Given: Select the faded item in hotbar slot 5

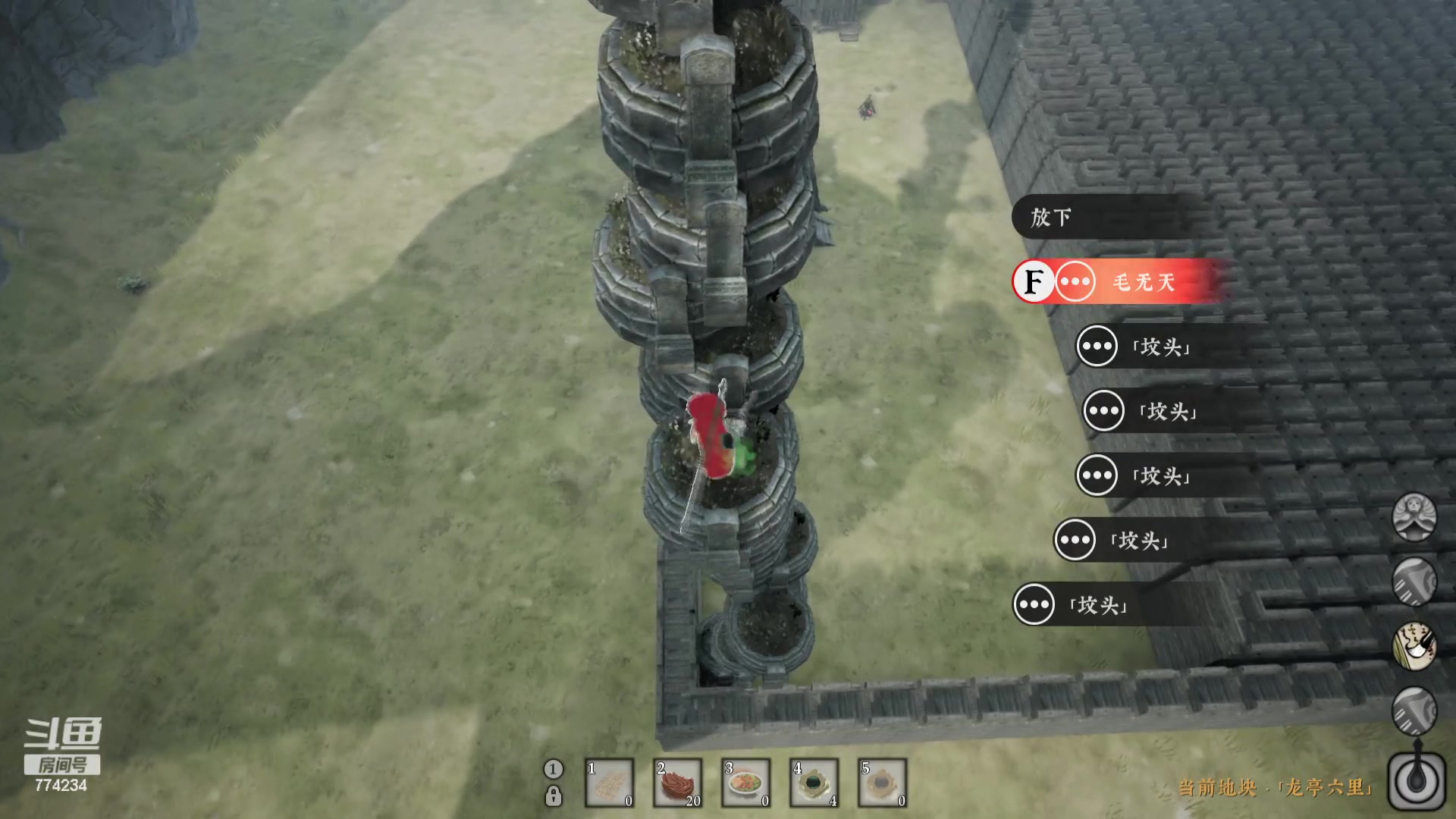Looking at the screenshot, I should click(882, 783).
